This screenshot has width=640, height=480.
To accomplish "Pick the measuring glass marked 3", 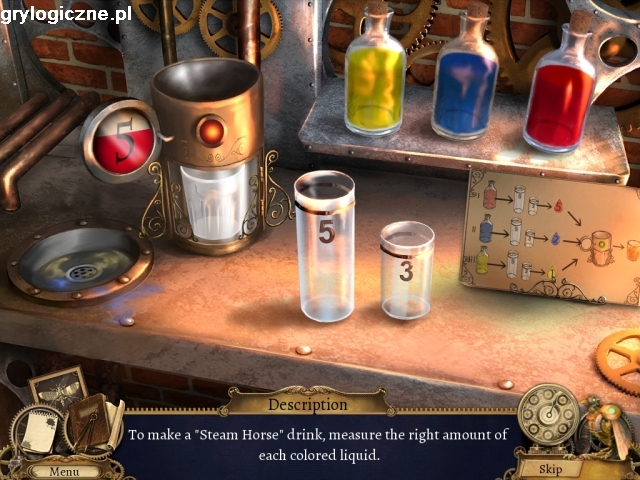I will point(407,270).
